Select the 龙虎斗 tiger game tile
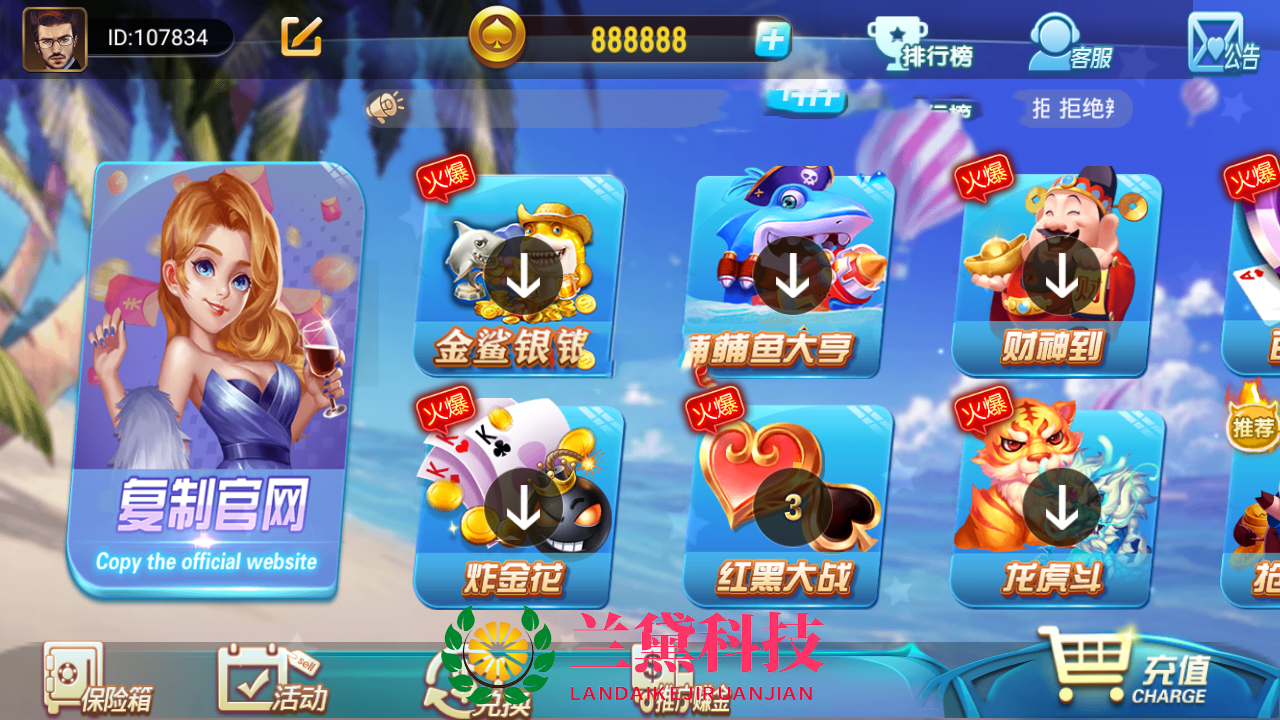 (1060, 508)
